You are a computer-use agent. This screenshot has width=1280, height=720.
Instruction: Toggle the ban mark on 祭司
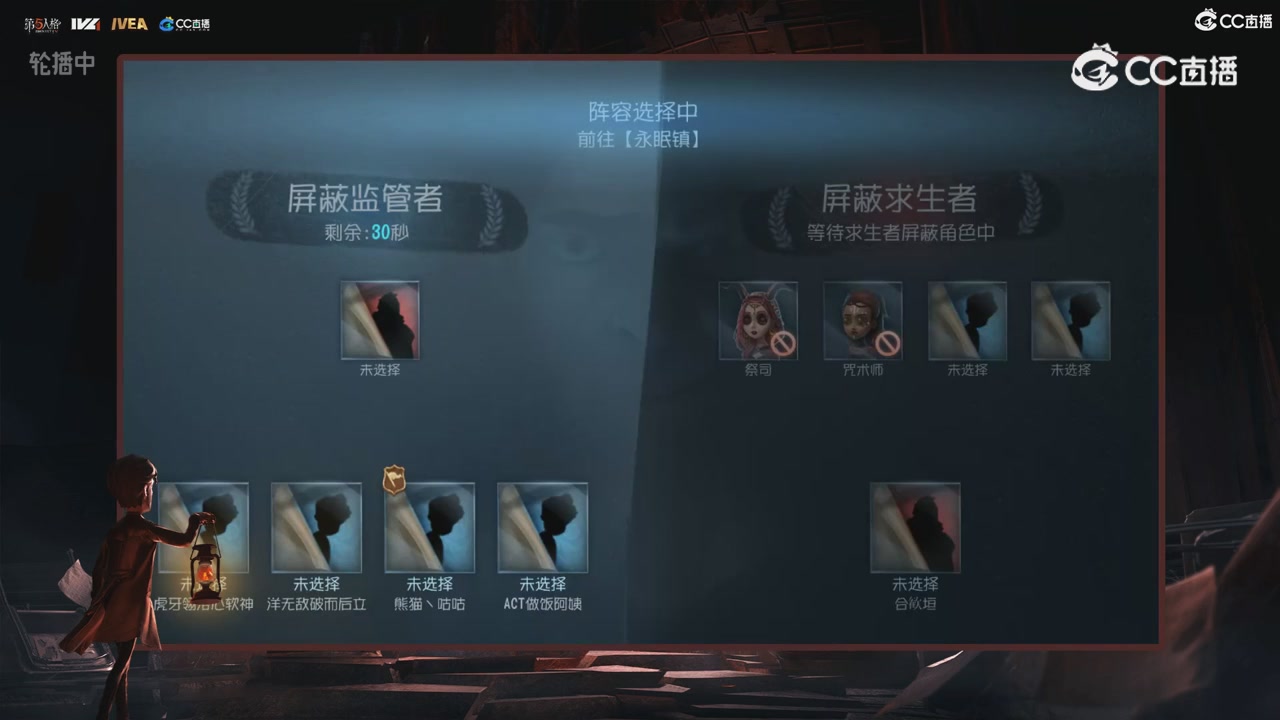[785, 346]
